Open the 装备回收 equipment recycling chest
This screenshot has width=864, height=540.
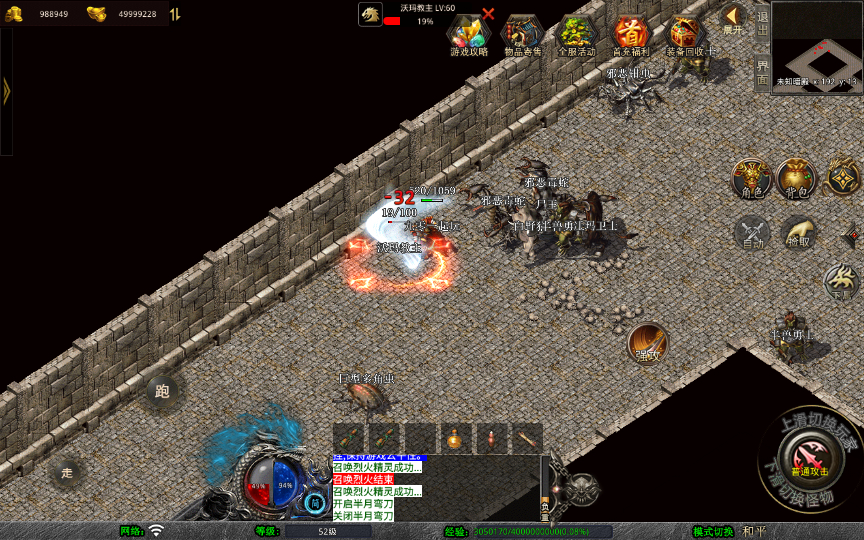tap(687, 36)
